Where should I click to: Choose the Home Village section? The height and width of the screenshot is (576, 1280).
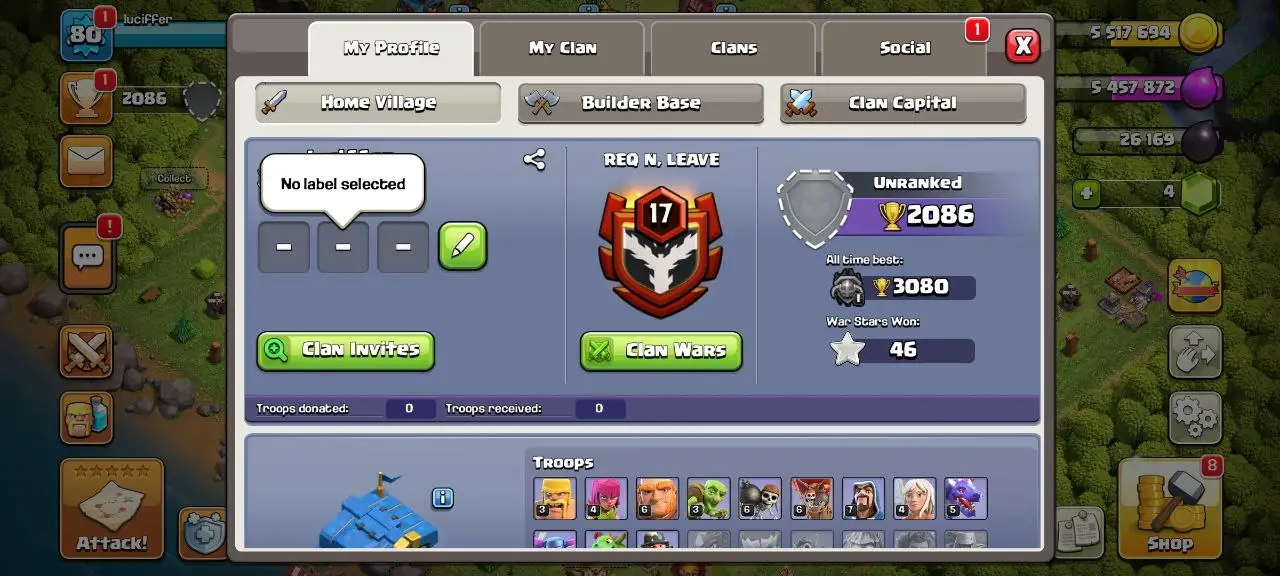(377, 103)
